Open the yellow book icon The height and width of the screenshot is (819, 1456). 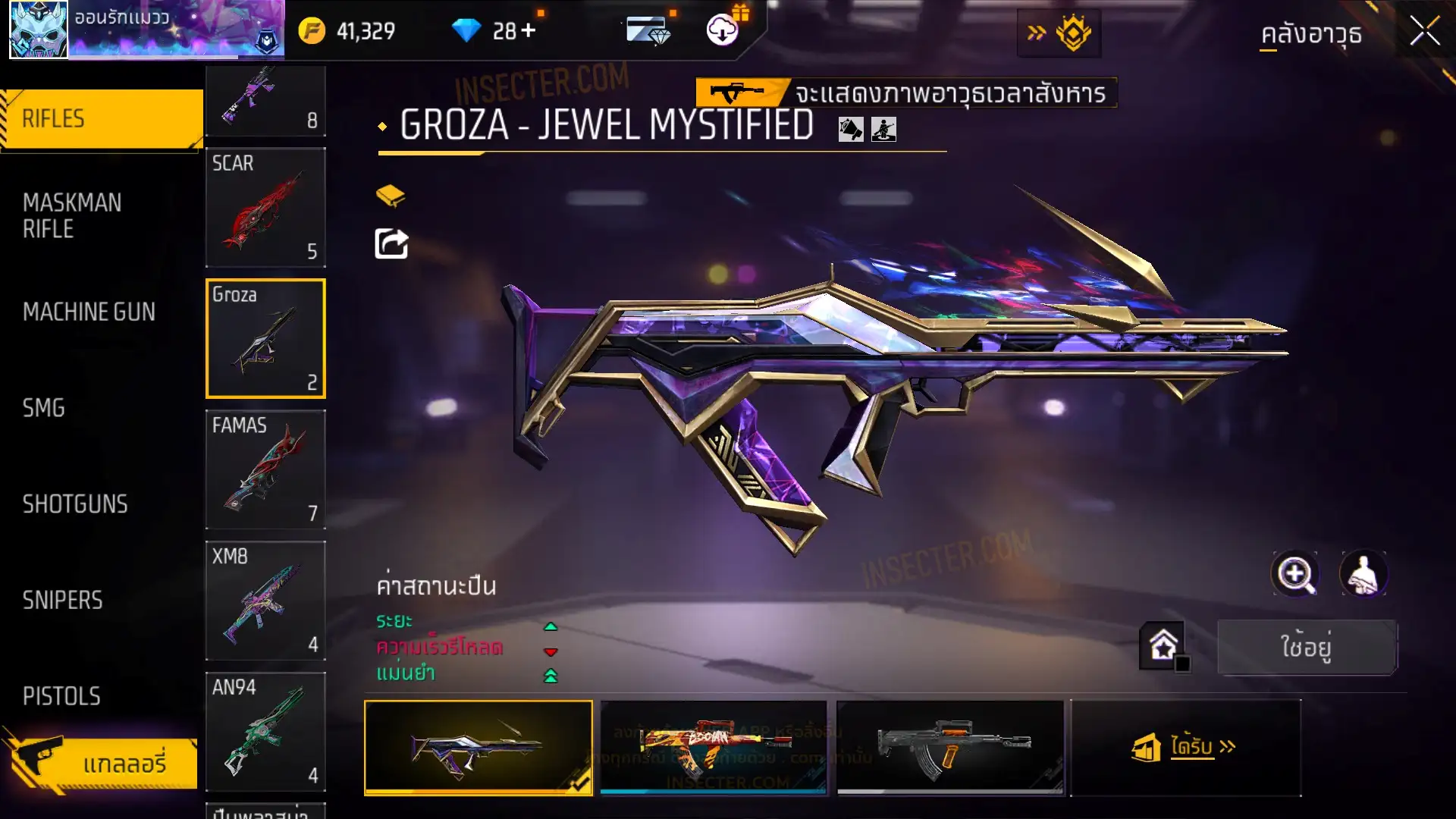click(391, 196)
